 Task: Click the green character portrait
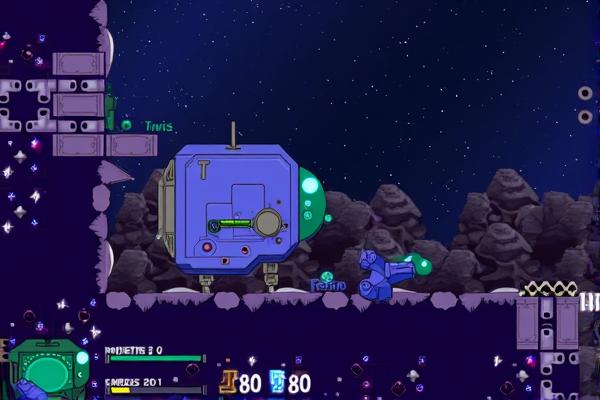pos(47,370)
